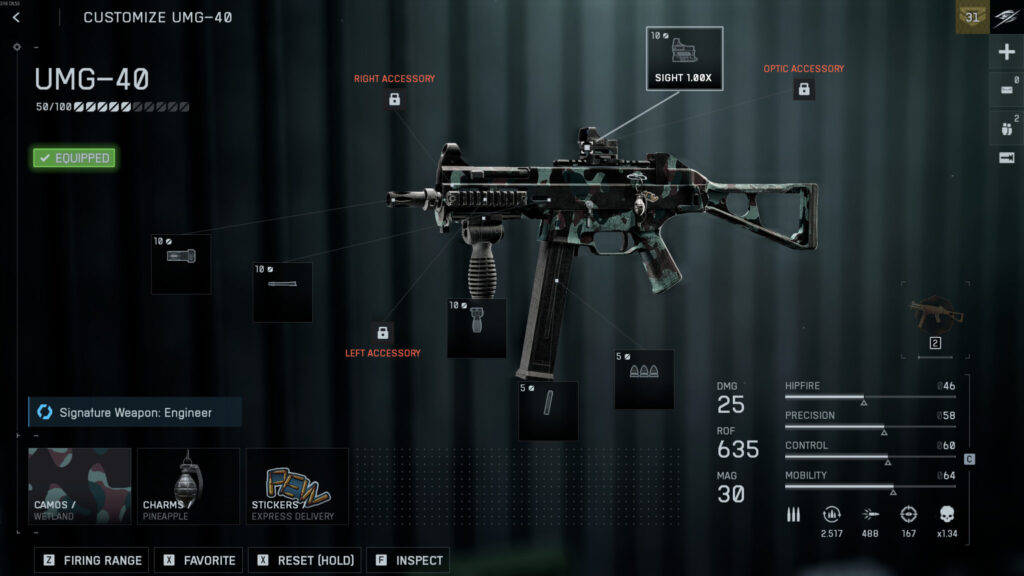Open the Charms Pineapple tile

188,486
